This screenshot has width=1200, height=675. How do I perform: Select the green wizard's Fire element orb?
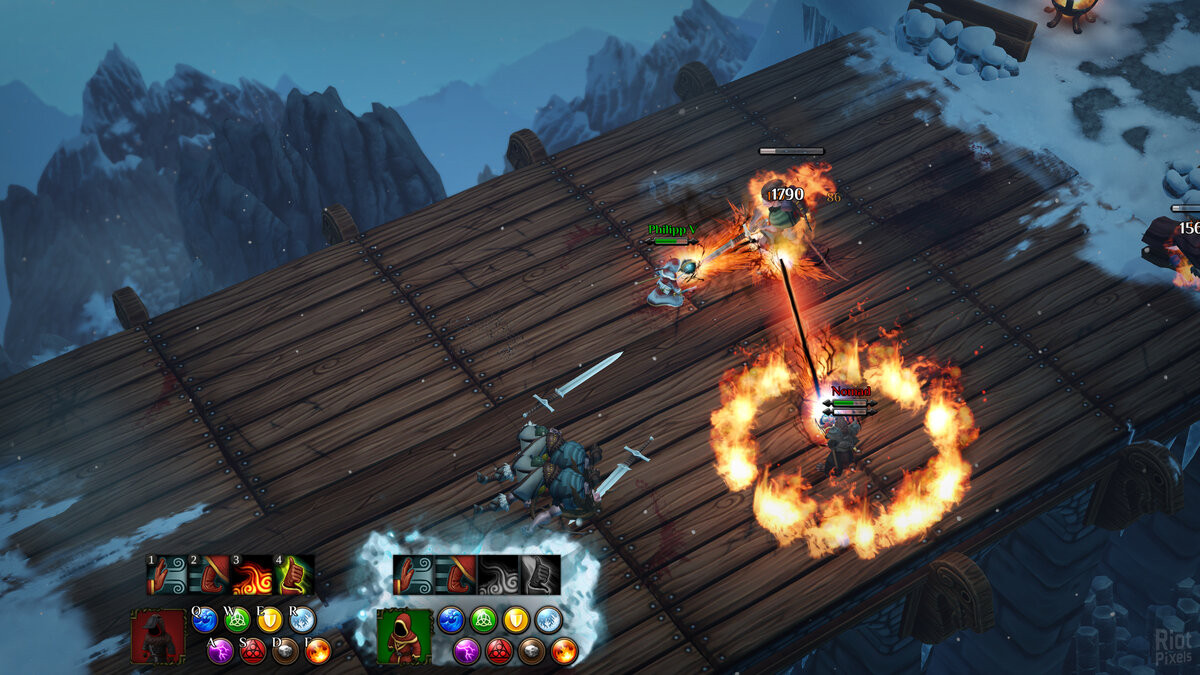[564, 652]
